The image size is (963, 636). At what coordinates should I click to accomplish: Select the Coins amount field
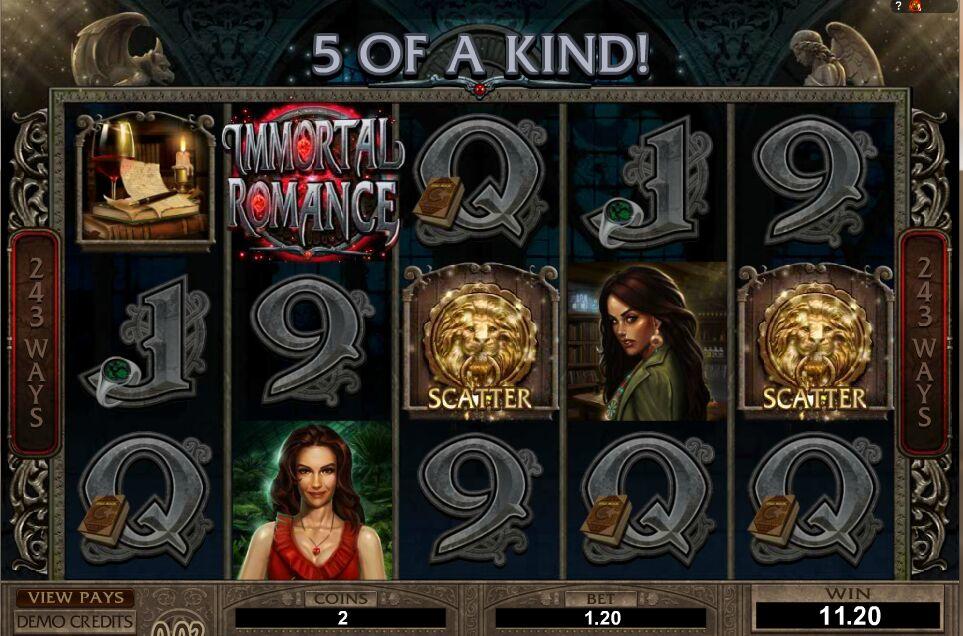pos(343,618)
